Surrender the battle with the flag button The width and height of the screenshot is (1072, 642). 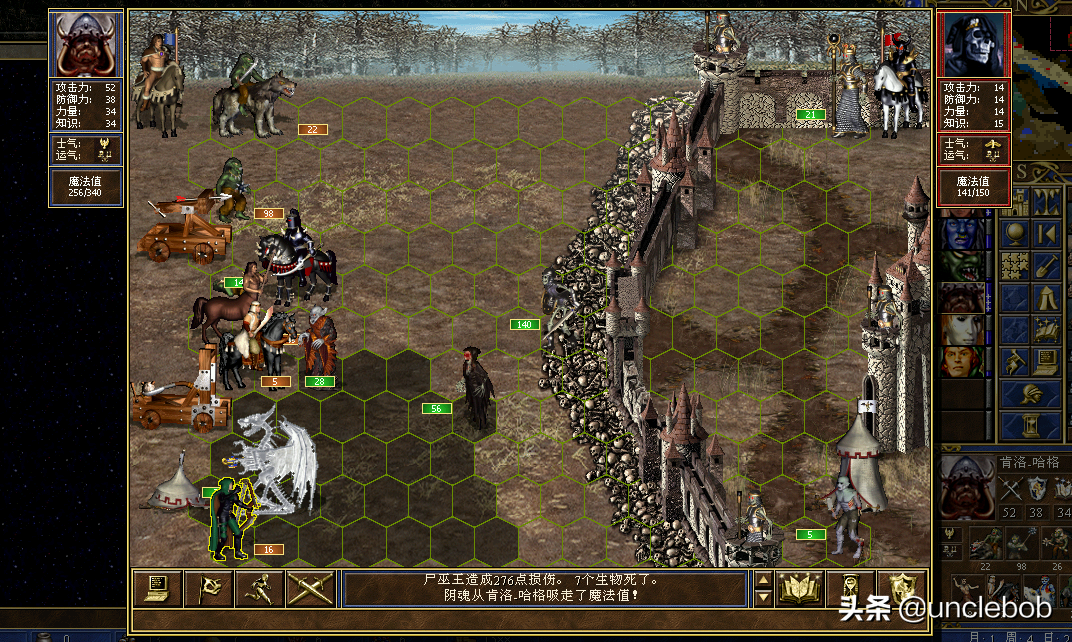[x=209, y=588]
